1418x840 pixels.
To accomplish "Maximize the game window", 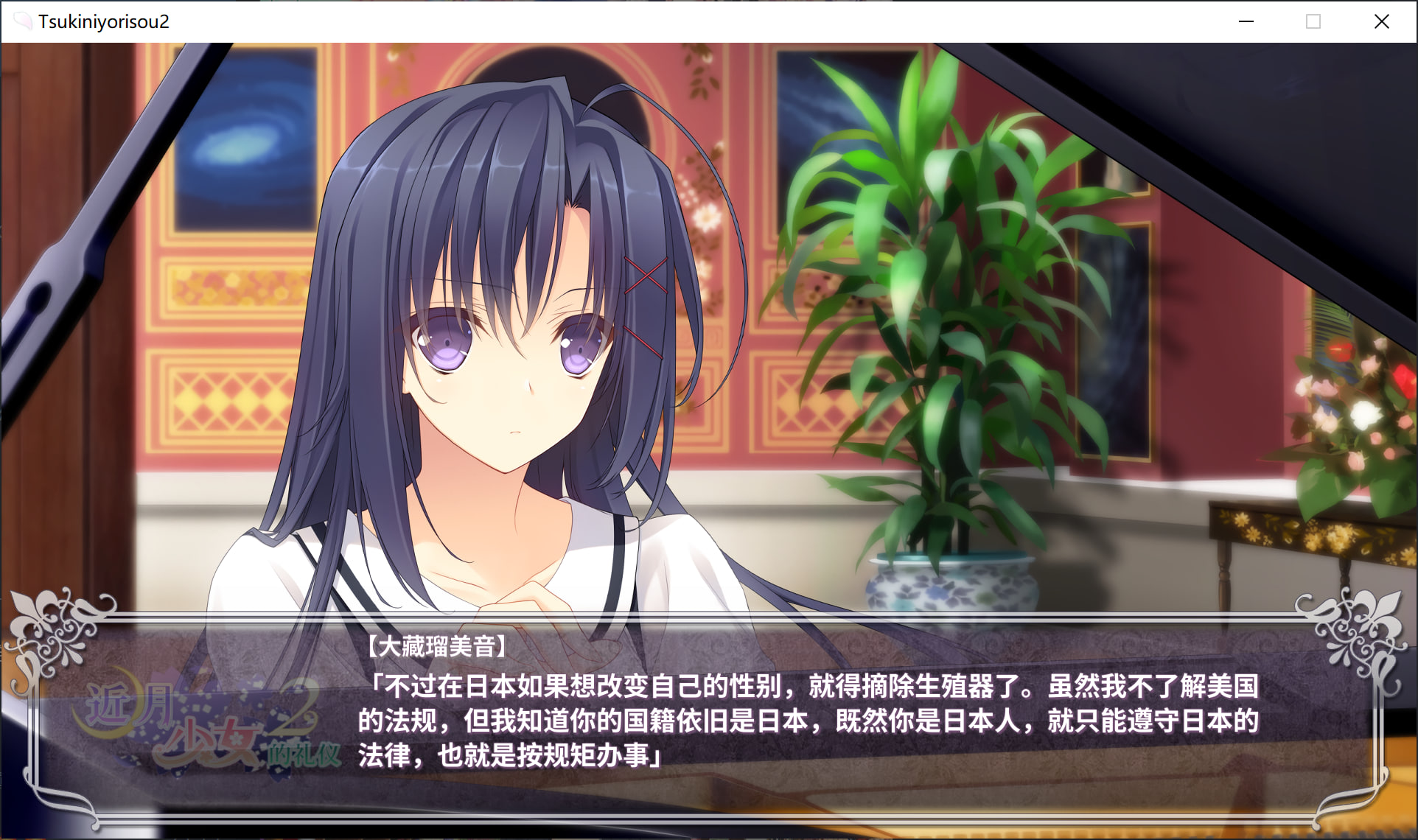I will tap(1313, 21).
